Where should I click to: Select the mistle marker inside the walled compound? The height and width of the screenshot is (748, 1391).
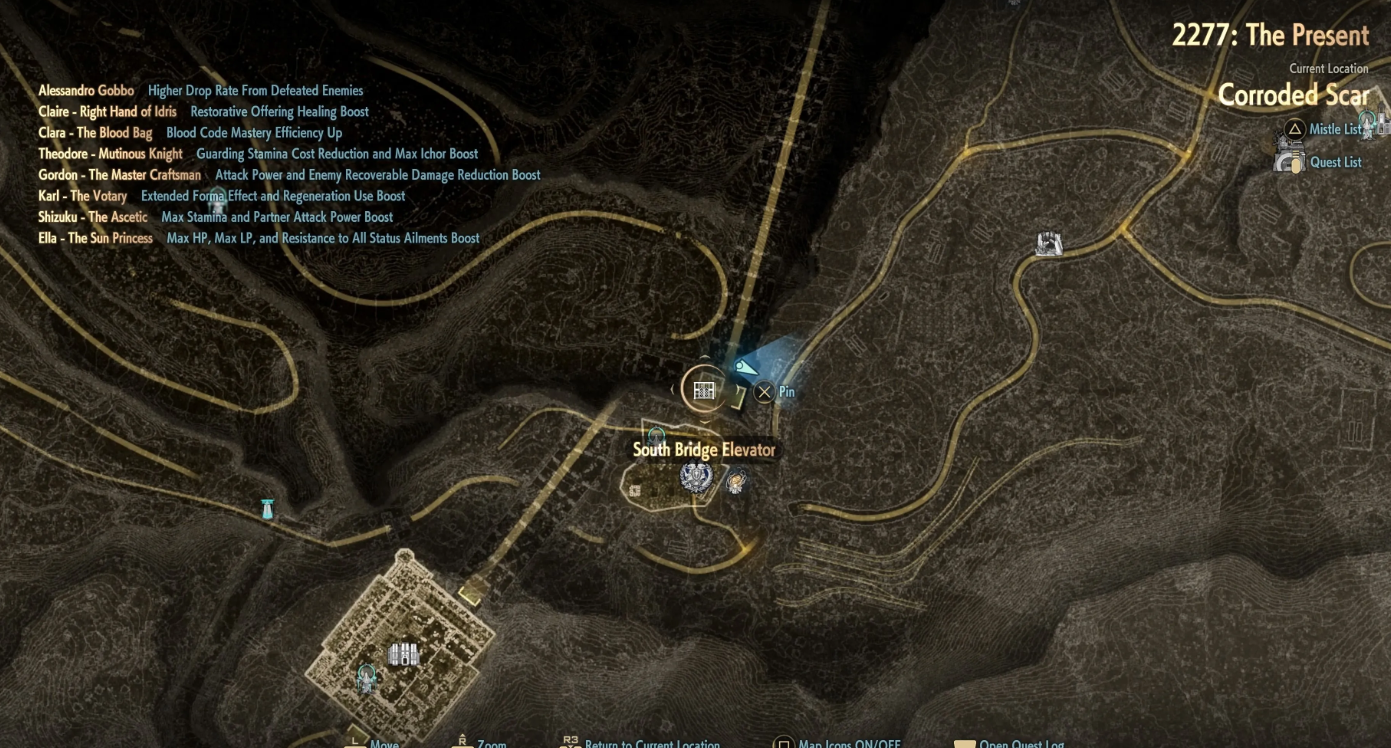366,678
